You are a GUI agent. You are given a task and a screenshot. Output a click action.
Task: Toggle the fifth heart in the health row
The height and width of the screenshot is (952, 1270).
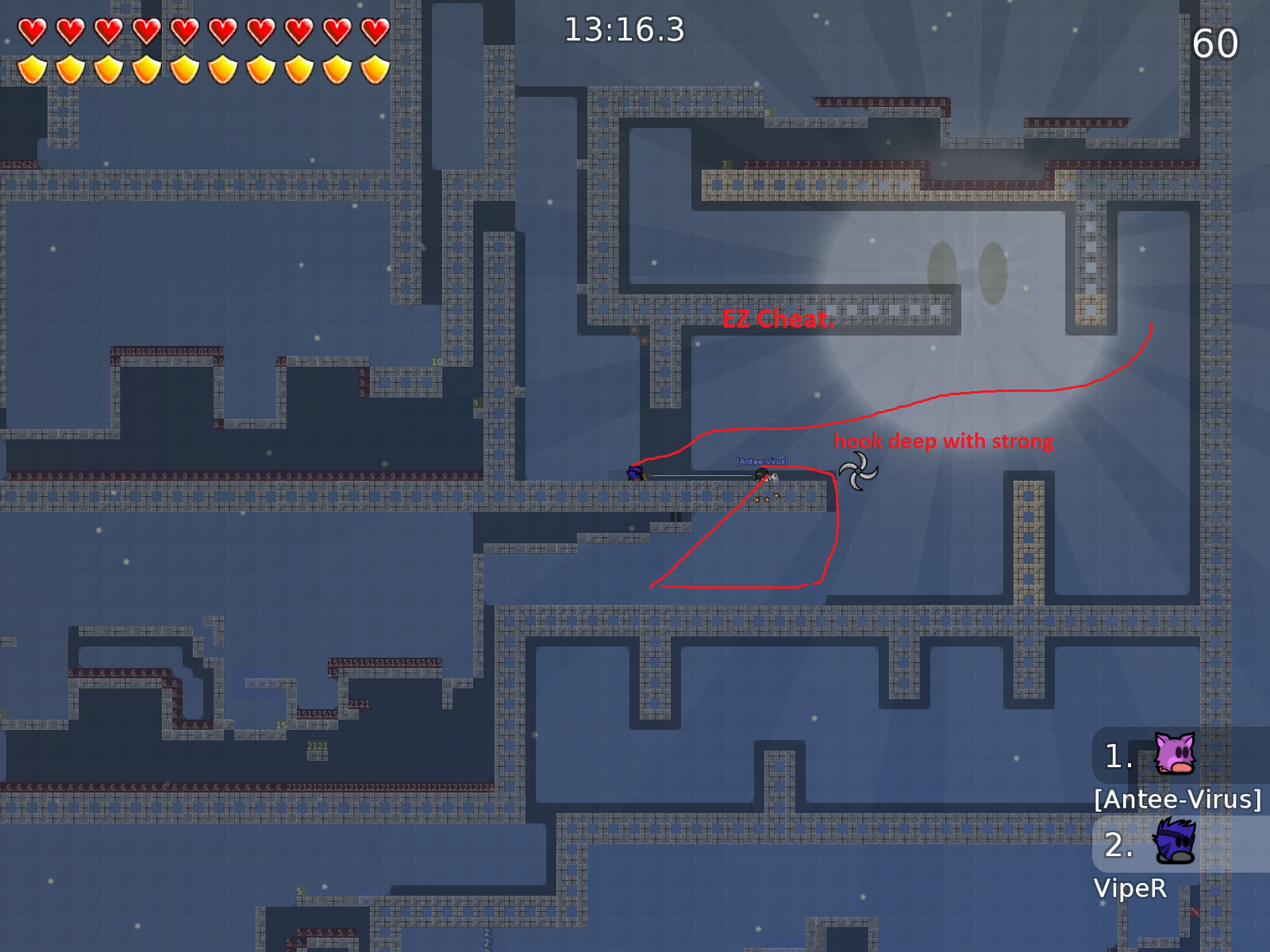184,29
